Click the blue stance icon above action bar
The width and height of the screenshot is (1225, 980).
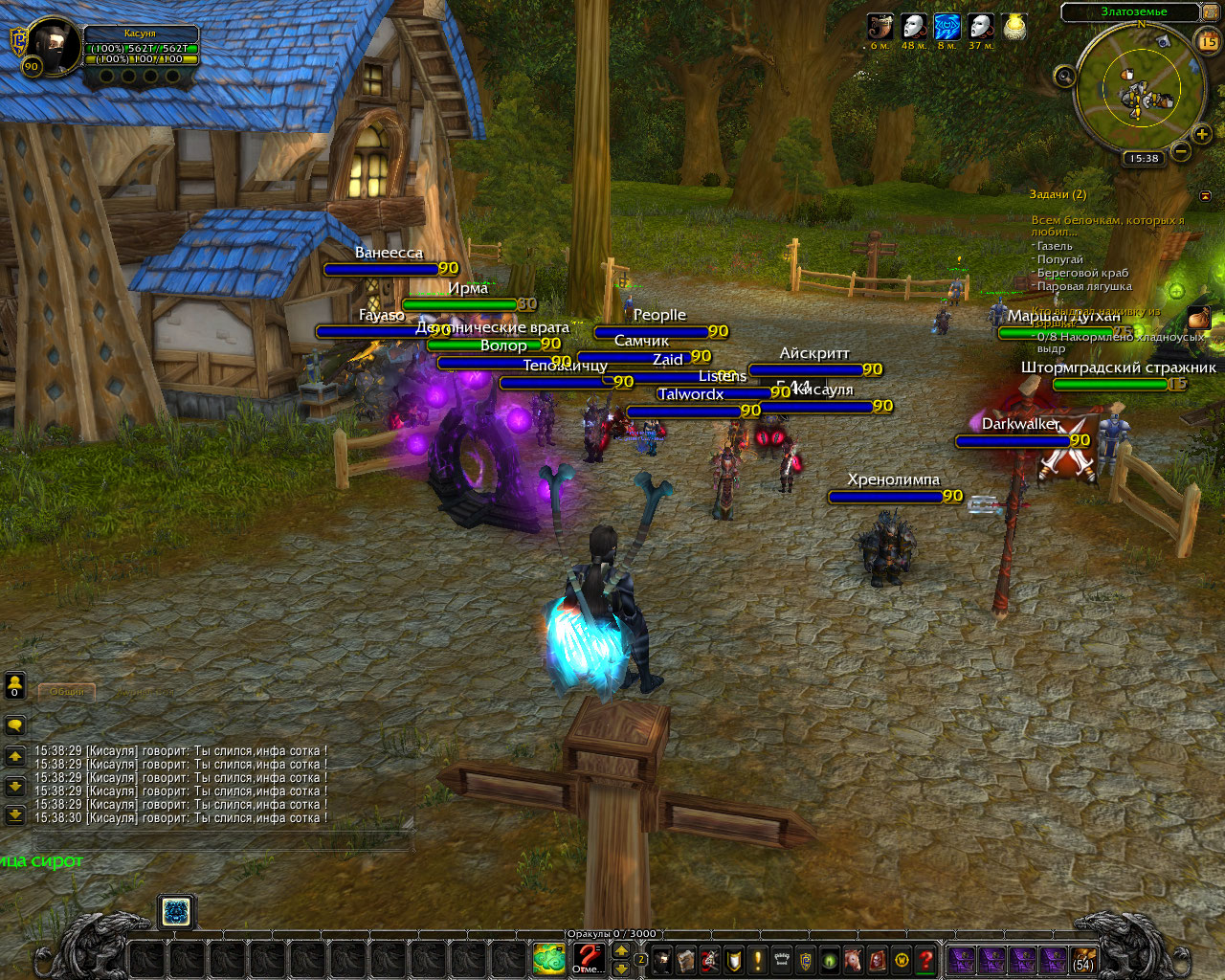tap(175, 912)
